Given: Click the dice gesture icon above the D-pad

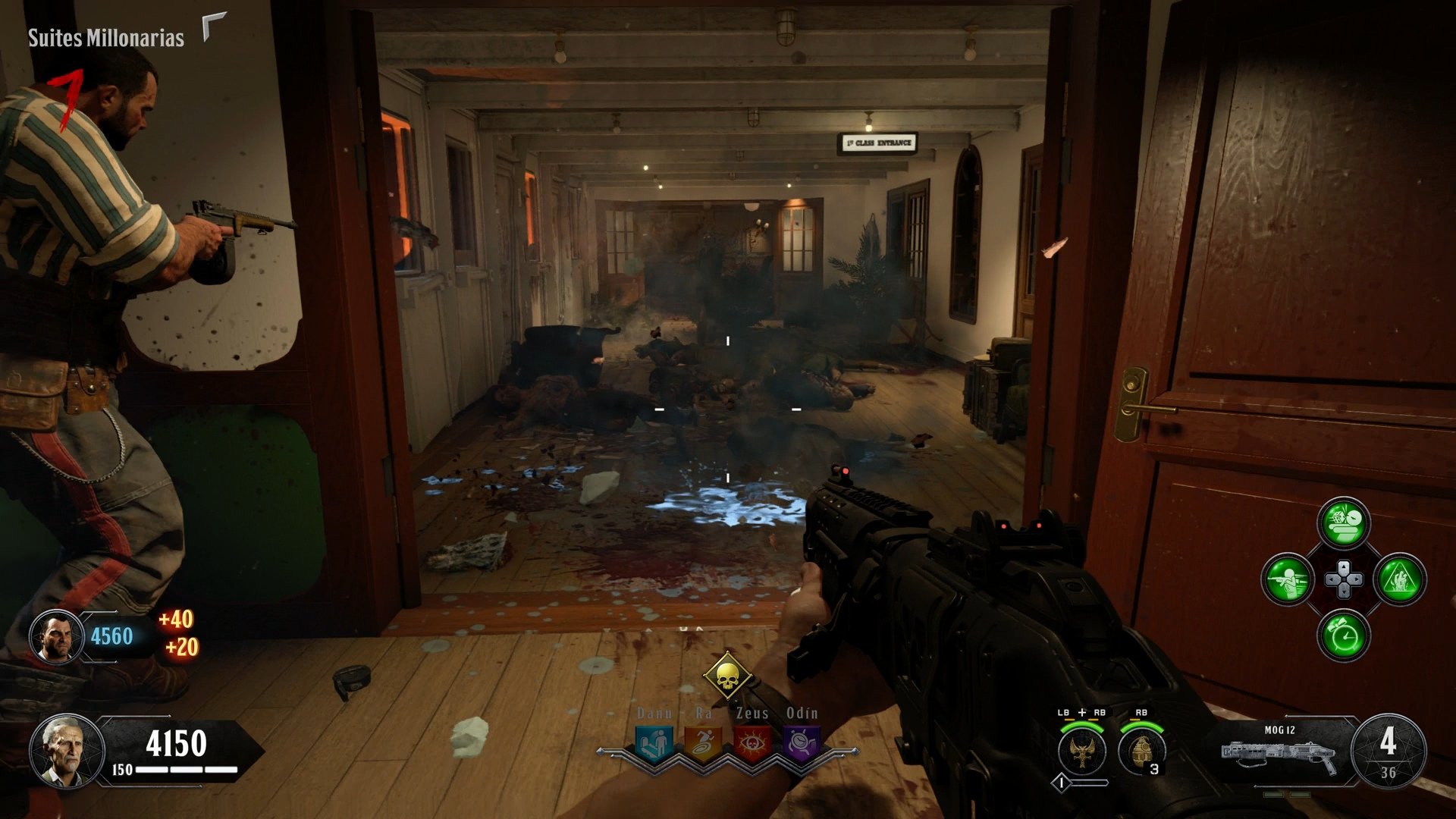Looking at the screenshot, I should [x=1342, y=522].
